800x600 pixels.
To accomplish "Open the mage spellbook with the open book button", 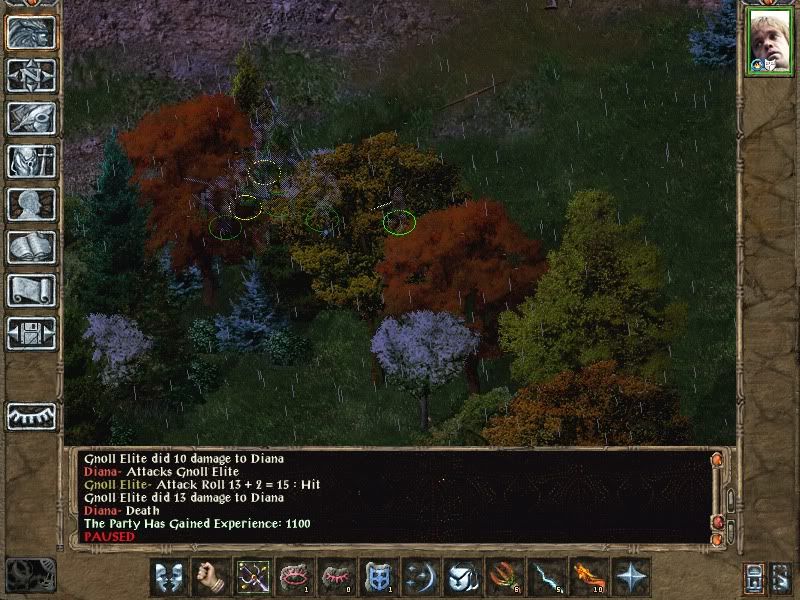I will tap(31, 247).
